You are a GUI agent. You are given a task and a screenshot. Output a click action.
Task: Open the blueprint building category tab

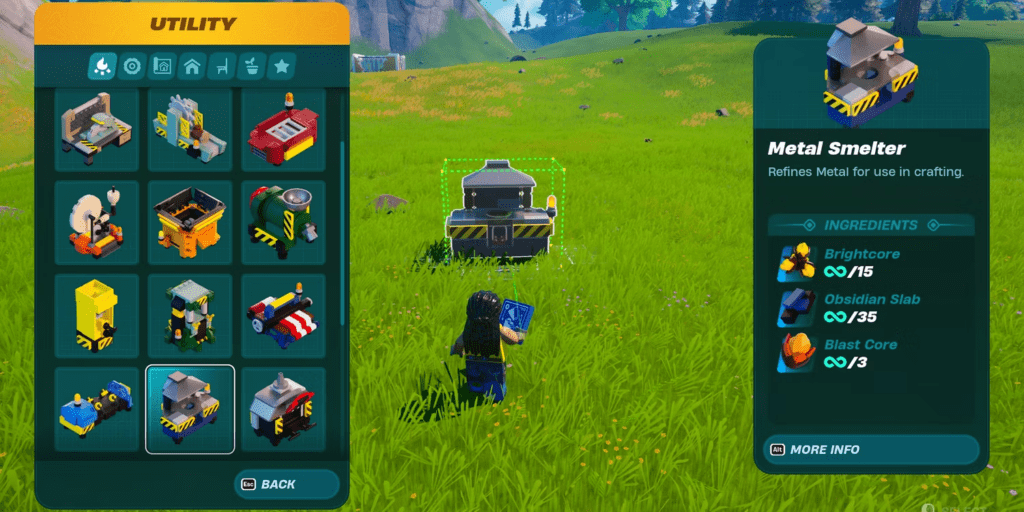162,67
